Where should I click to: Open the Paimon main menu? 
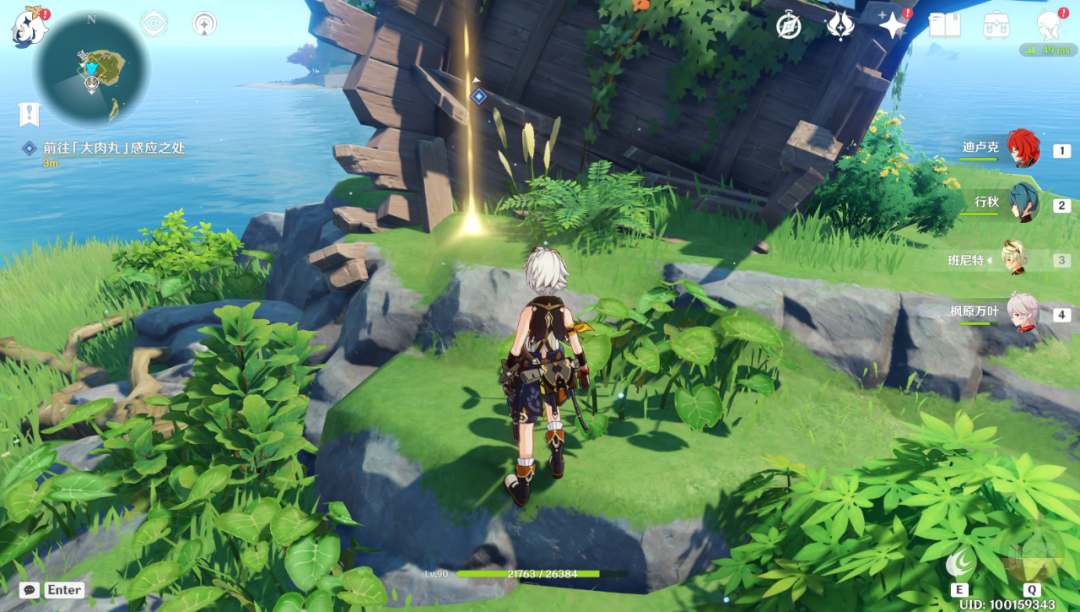pos(28,27)
